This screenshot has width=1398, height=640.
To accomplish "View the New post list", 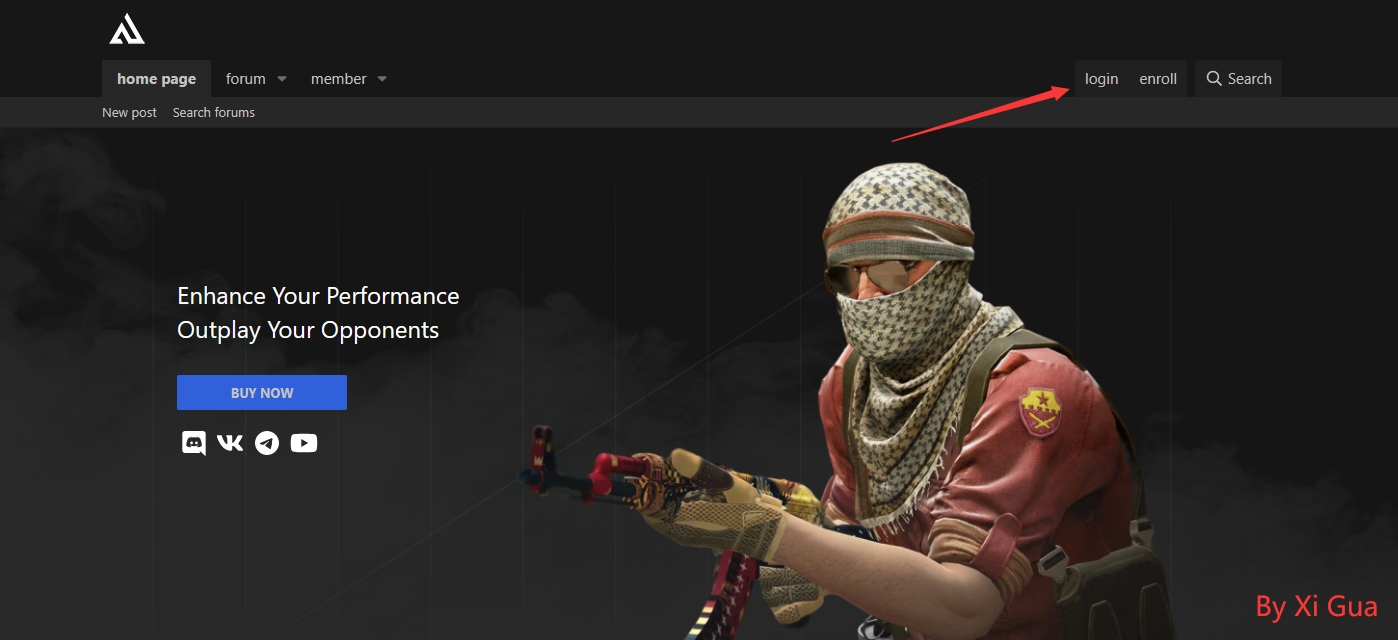I will coord(129,113).
